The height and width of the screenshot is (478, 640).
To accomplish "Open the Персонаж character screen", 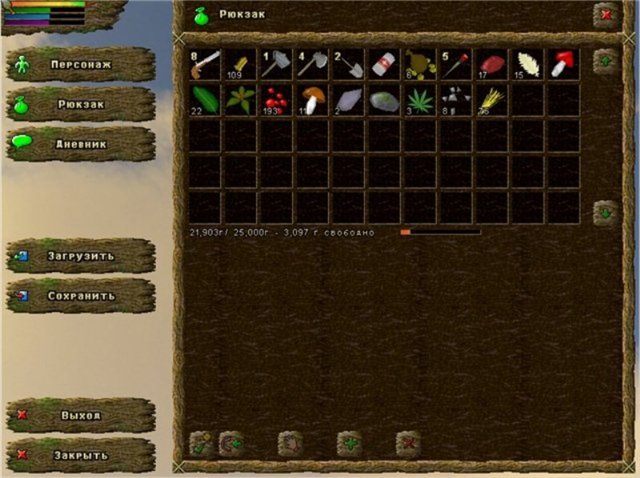I will 80,64.
